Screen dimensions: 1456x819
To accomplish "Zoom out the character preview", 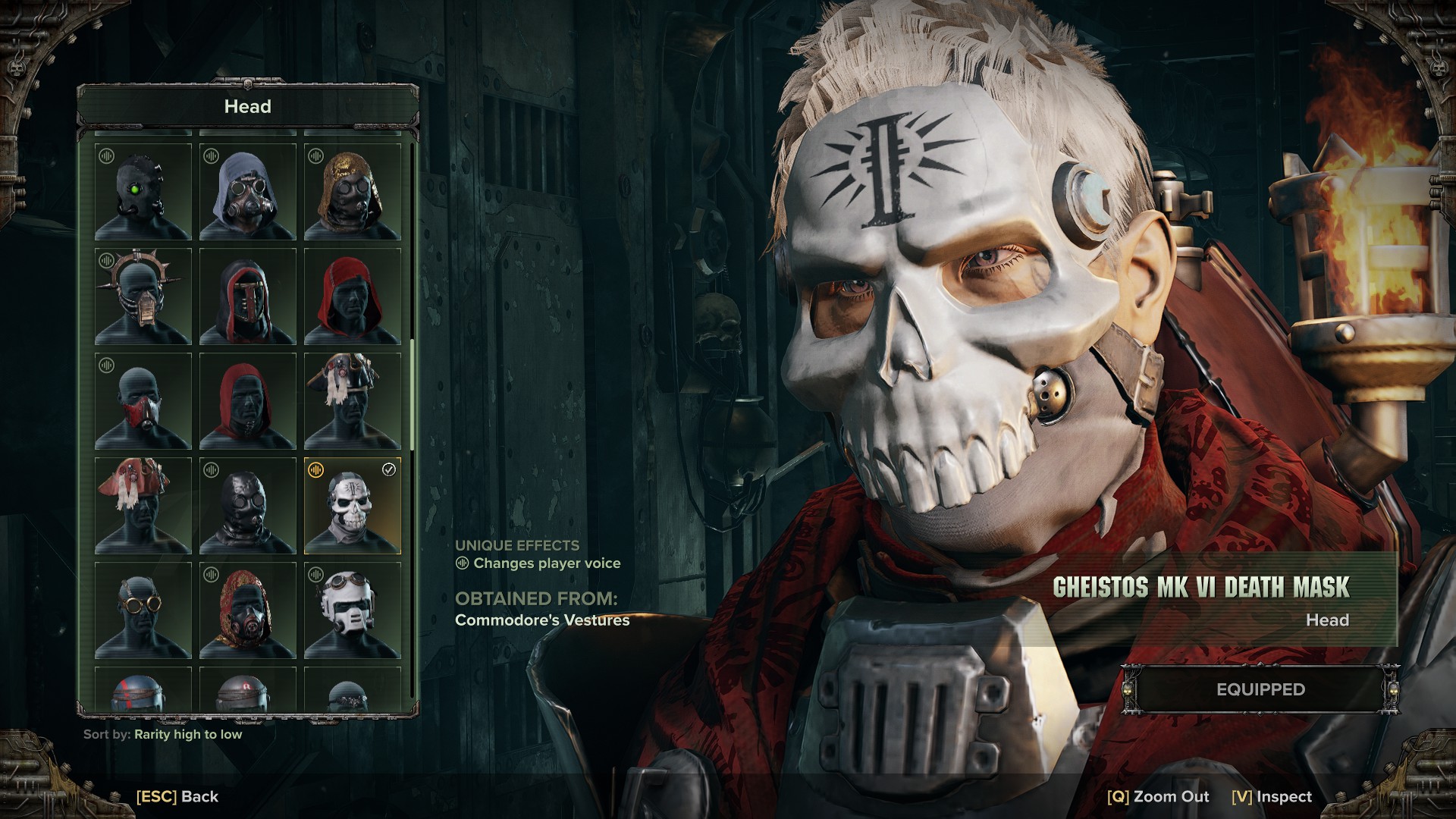I will [x=1158, y=796].
